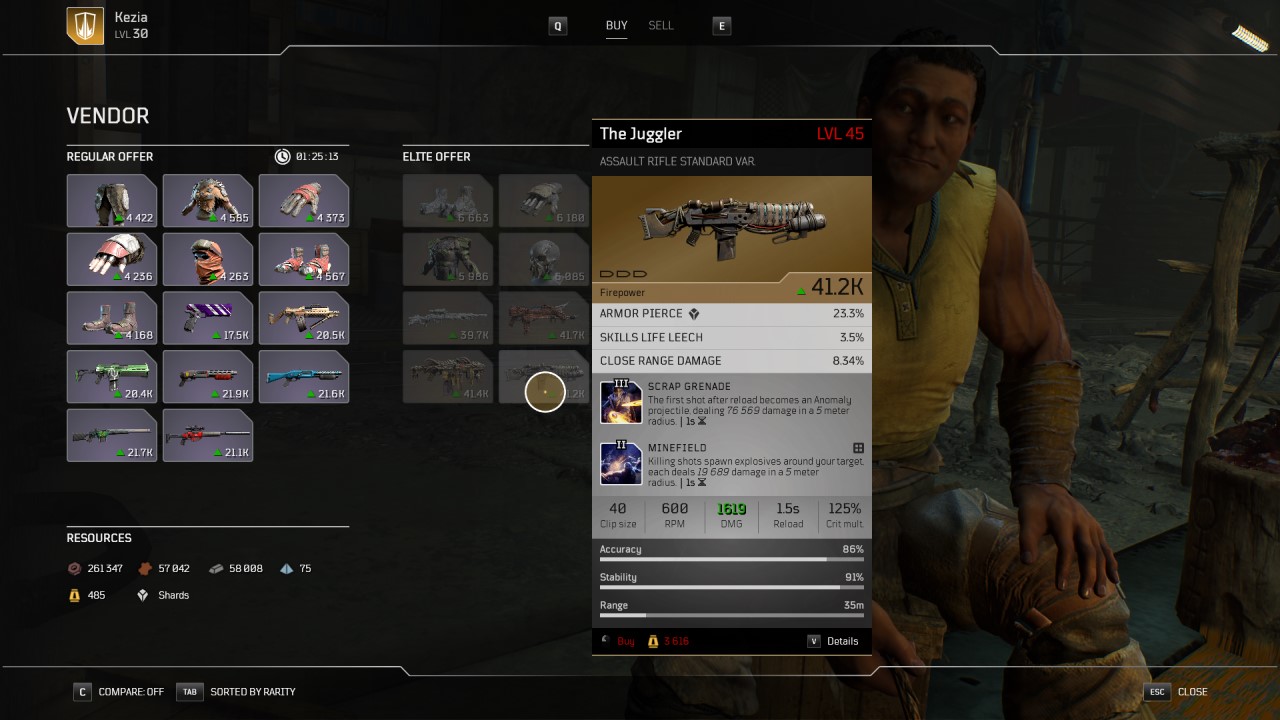Buy The Juggler for 3 616
The image size is (1280, 720).
[627, 641]
